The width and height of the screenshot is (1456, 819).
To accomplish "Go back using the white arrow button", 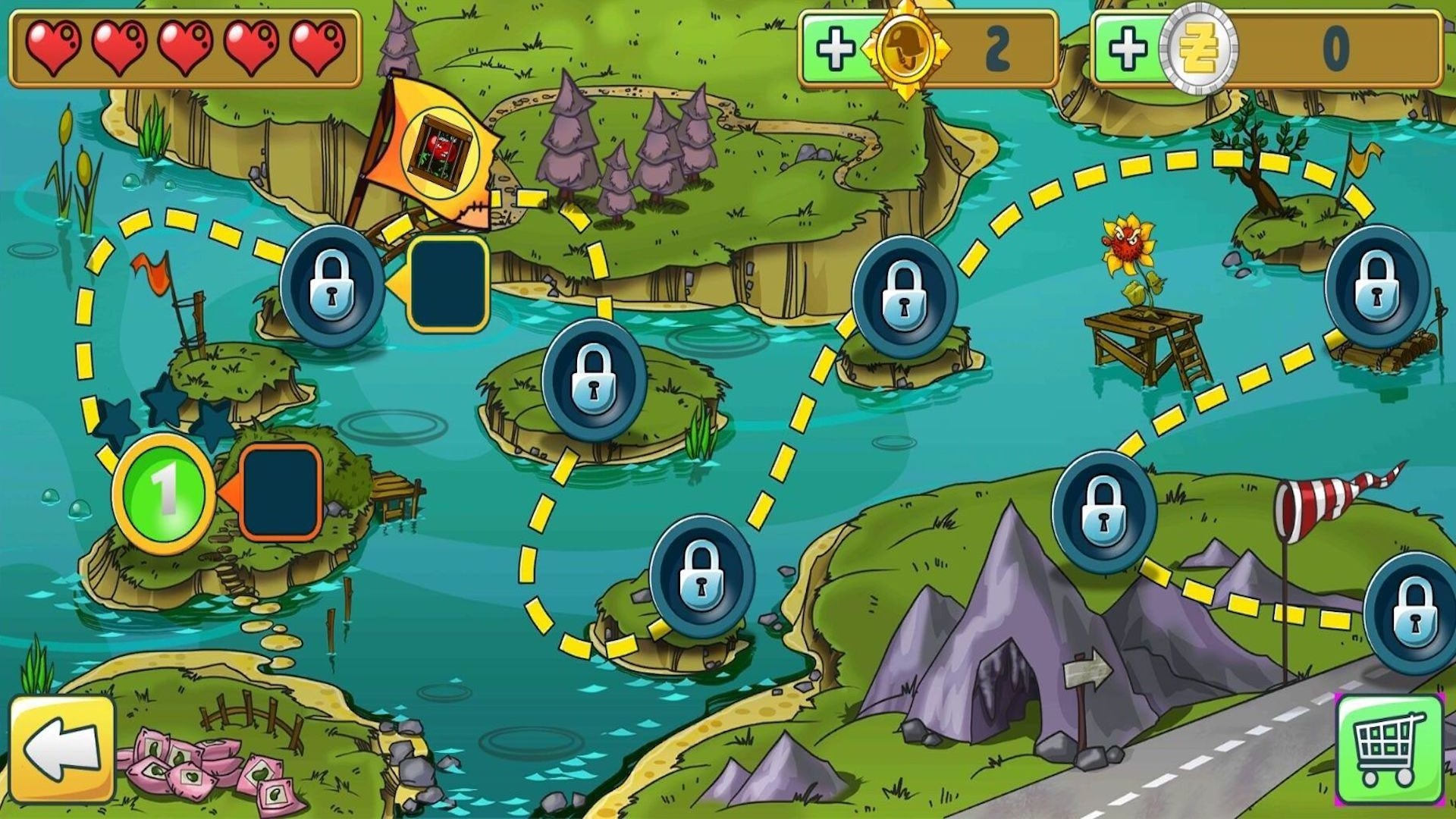I will pyautogui.click(x=62, y=749).
